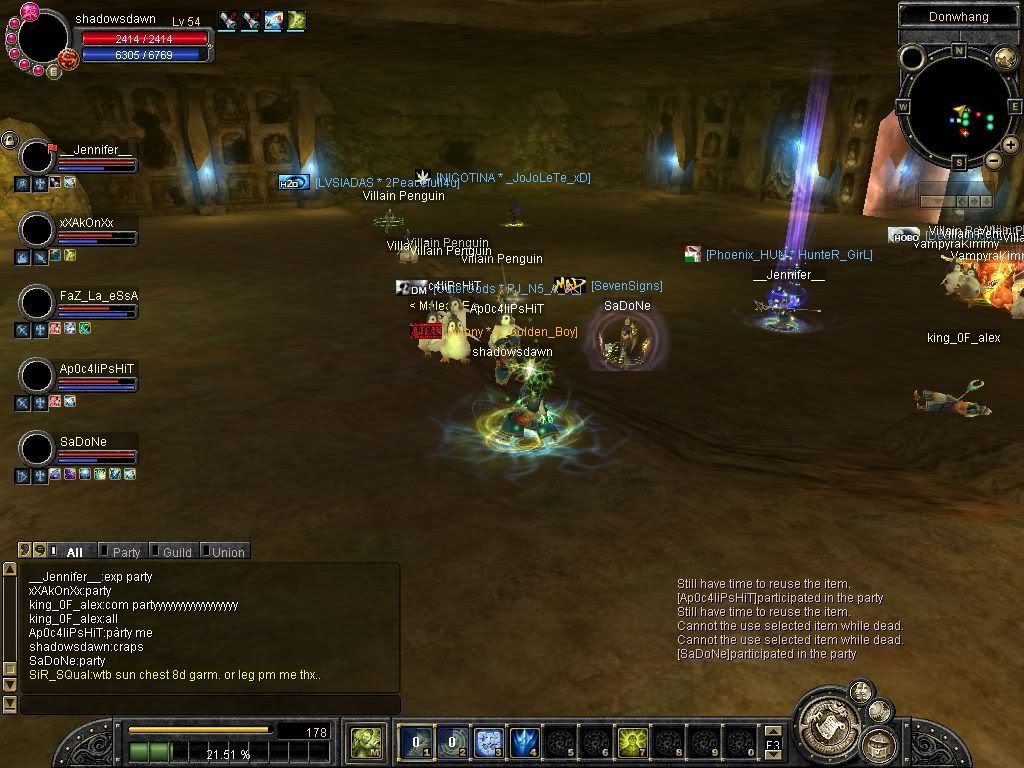Select party member __Jennifer__ portrait

coord(37,158)
